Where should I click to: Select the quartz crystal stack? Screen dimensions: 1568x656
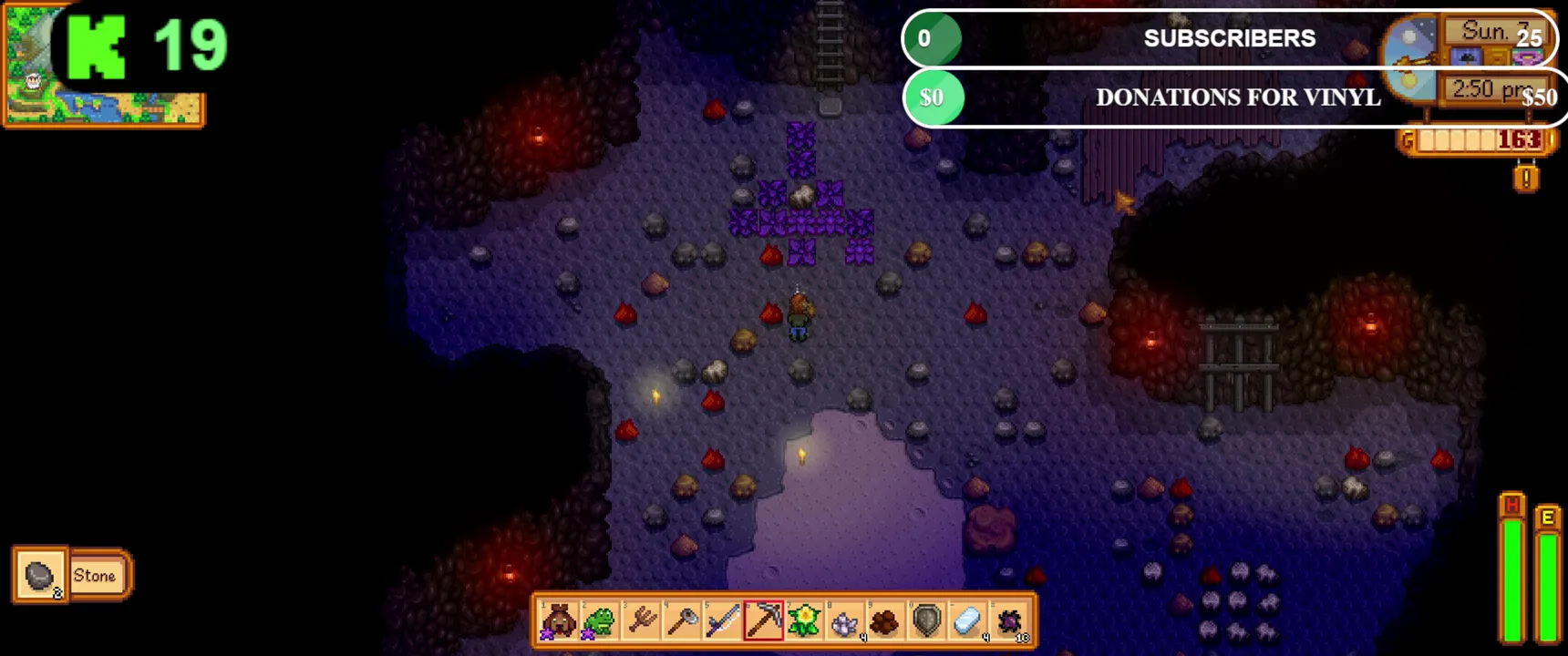coord(845,621)
